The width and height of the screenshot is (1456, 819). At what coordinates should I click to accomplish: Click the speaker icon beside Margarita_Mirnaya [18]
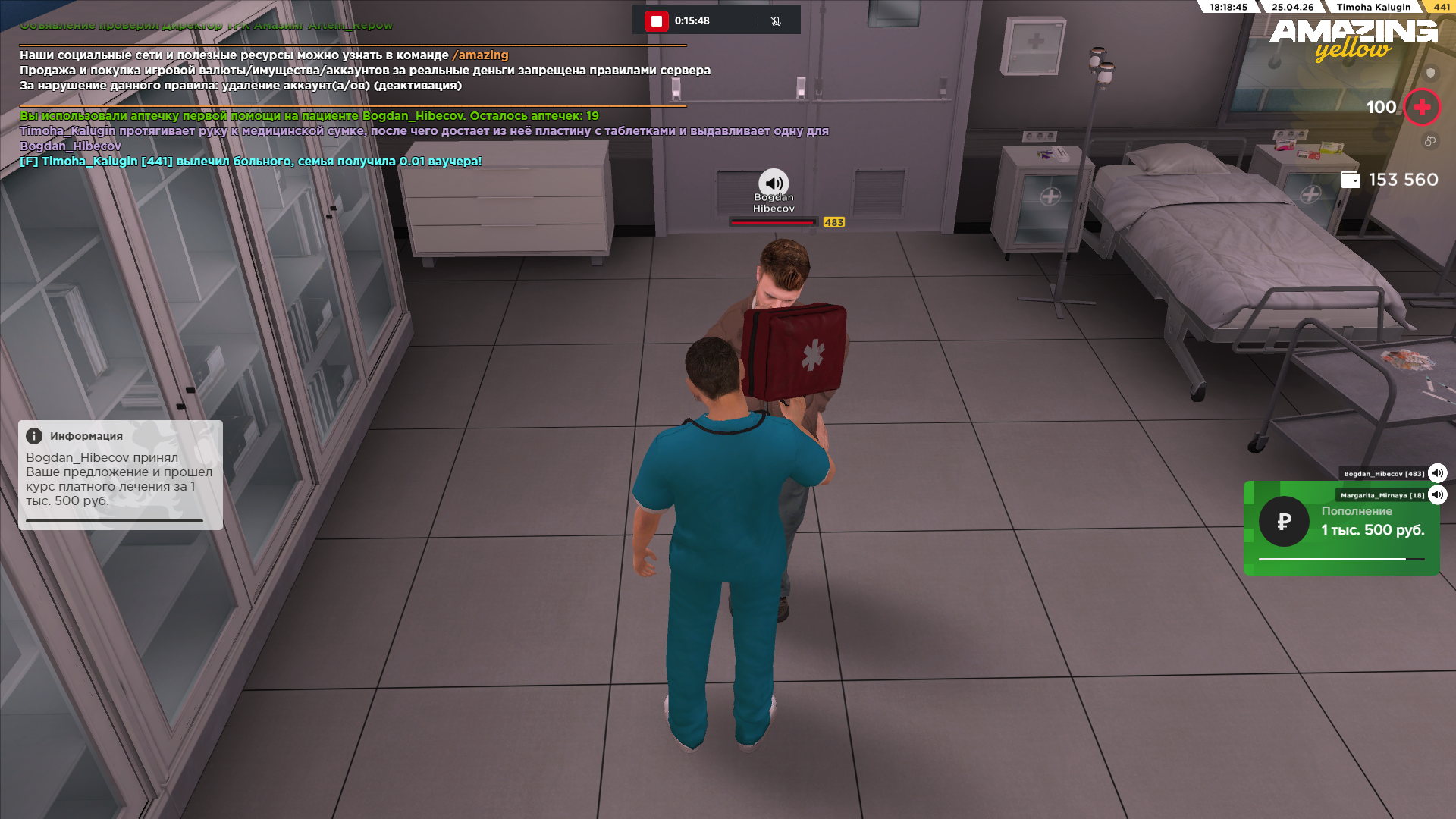pos(1437,495)
